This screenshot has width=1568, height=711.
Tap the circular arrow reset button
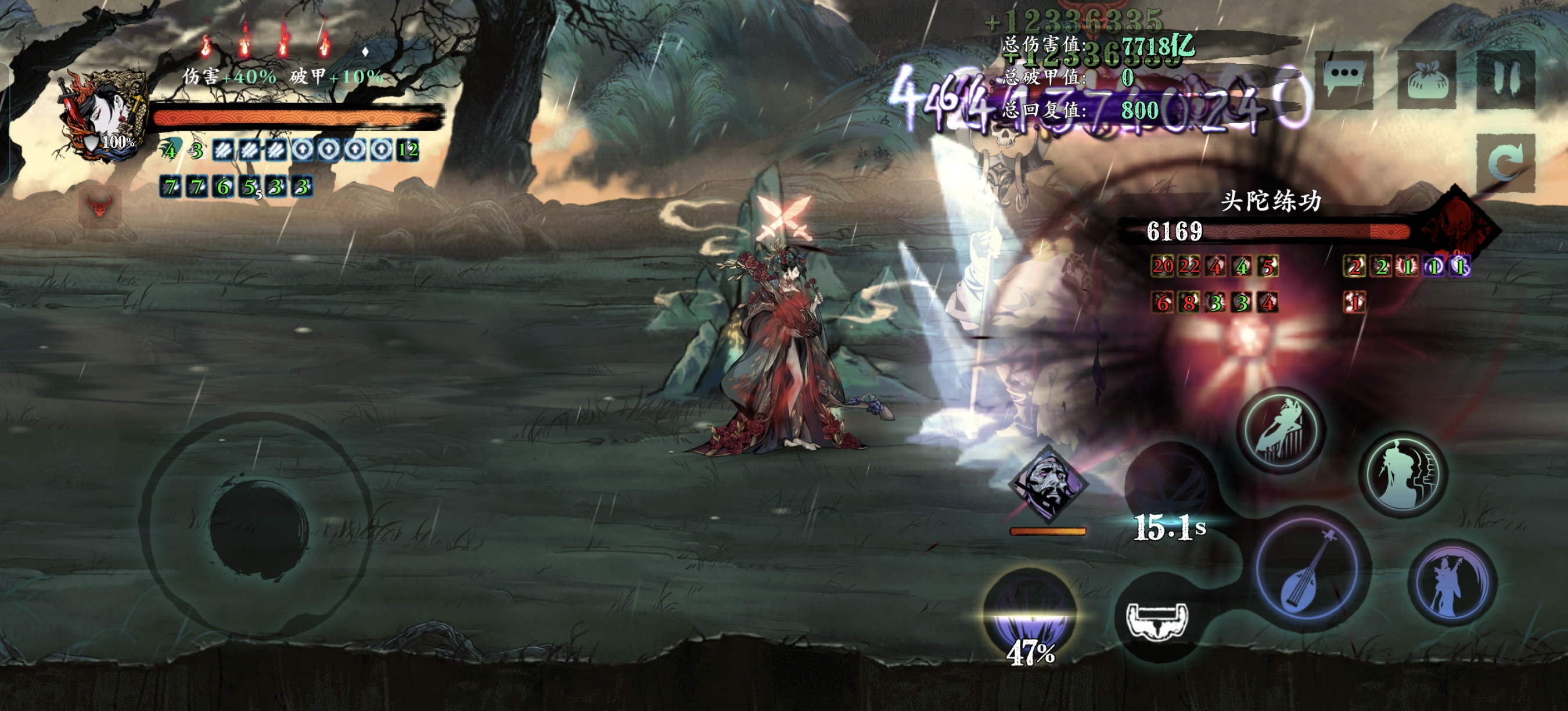[1506, 163]
